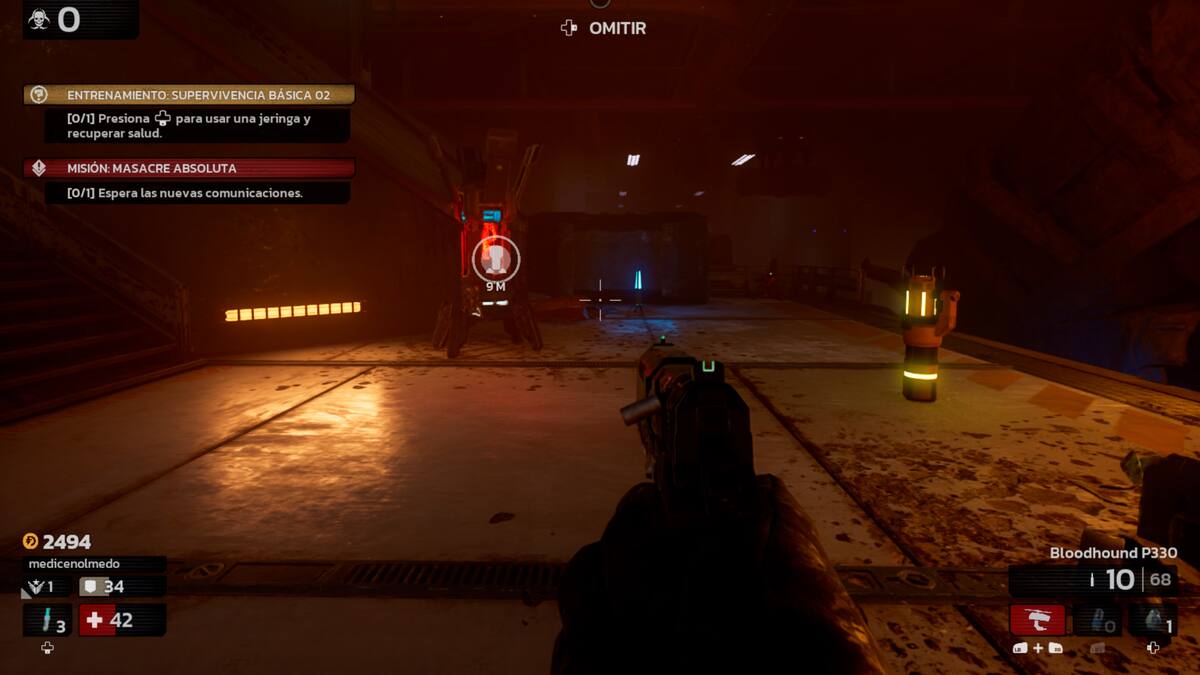Select the Supervivencia Básica 02 training objective
Viewport: 1200px width, 675px height.
(x=190, y=95)
